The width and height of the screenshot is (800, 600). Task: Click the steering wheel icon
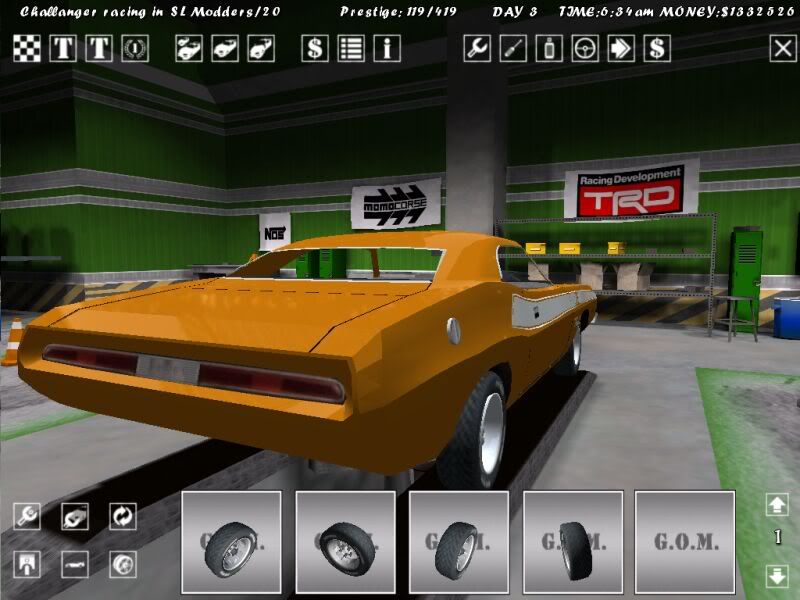(585, 48)
